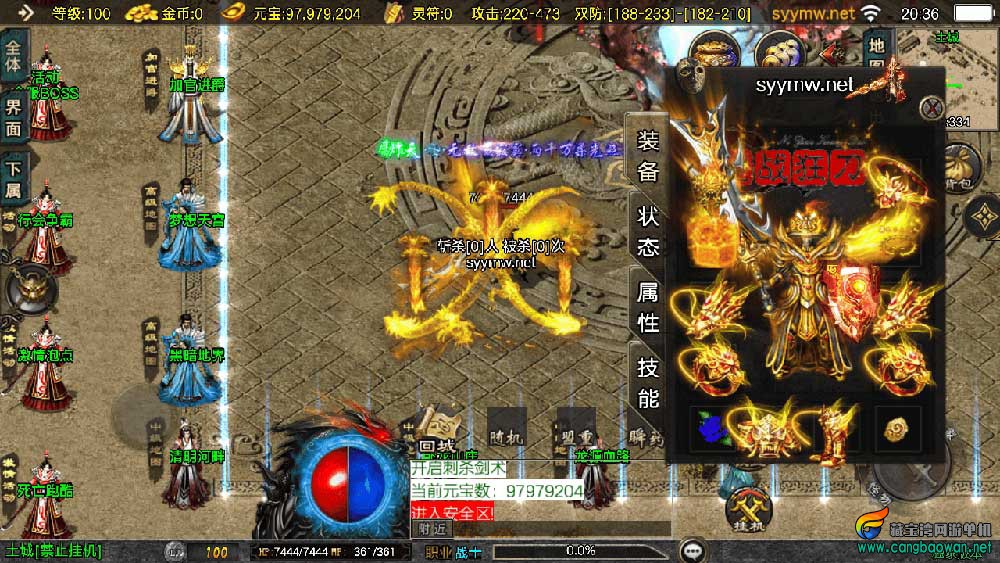1000x563 pixels.
Task: Select the 界面 side tab
Action: (13, 116)
